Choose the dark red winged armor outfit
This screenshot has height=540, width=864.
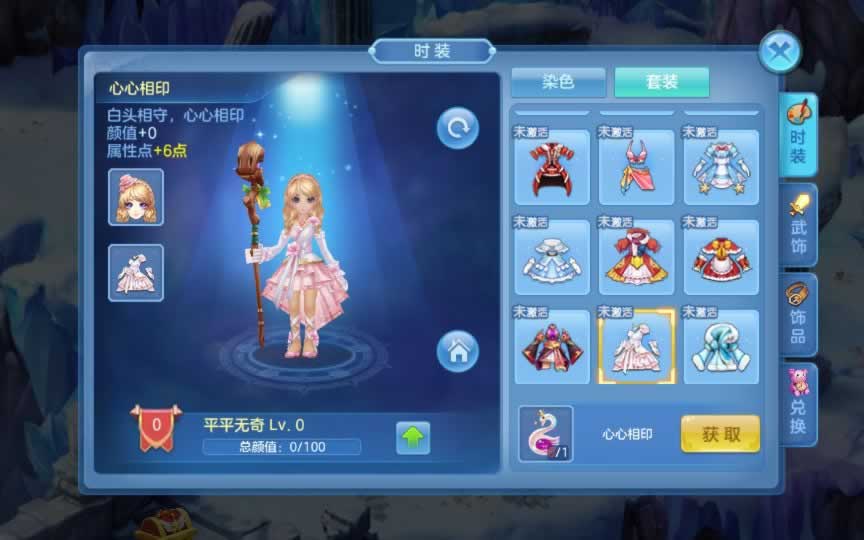[x=552, y=347]
